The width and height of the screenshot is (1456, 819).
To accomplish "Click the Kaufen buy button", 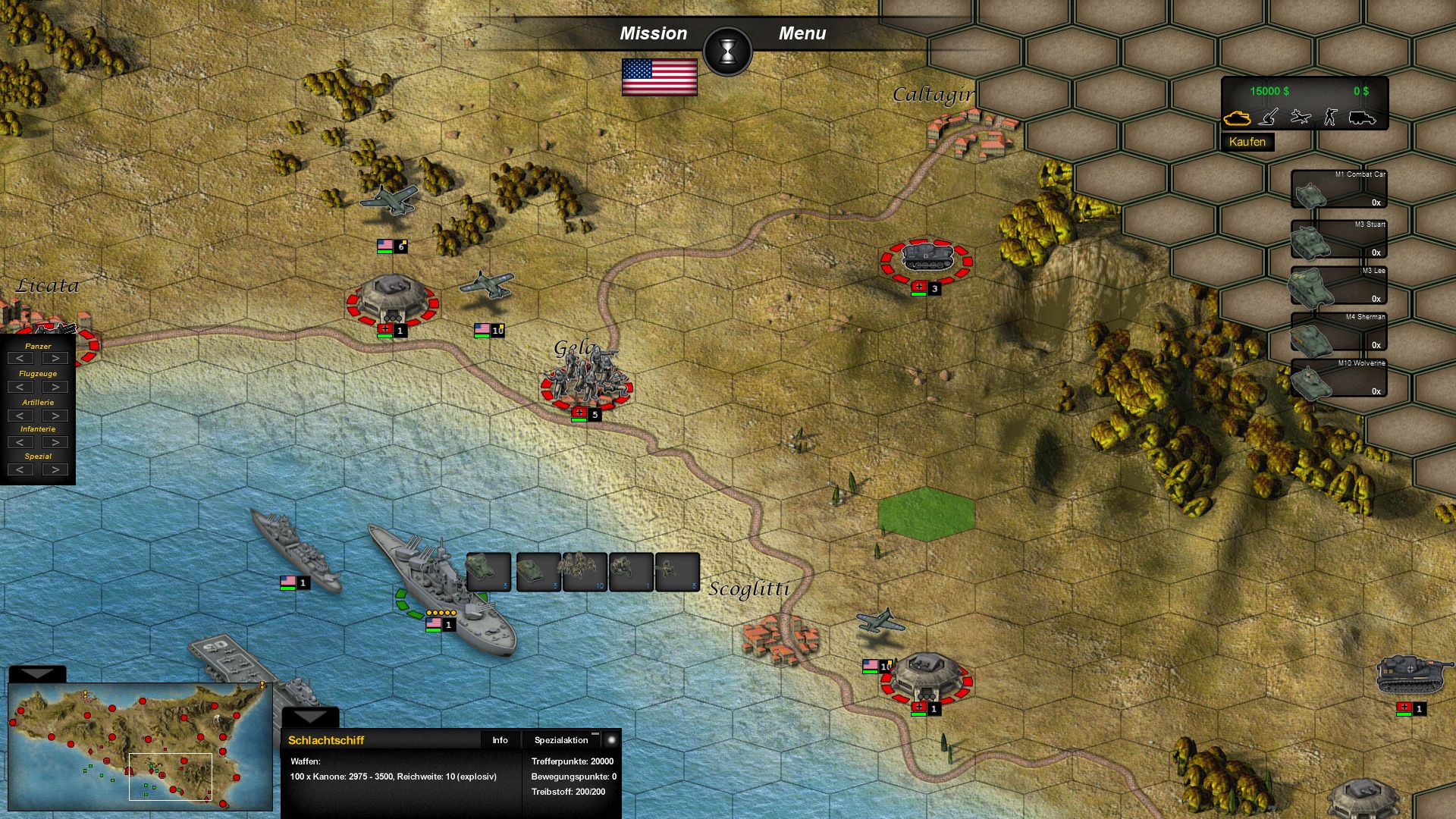I will (x=1247, y=142).
